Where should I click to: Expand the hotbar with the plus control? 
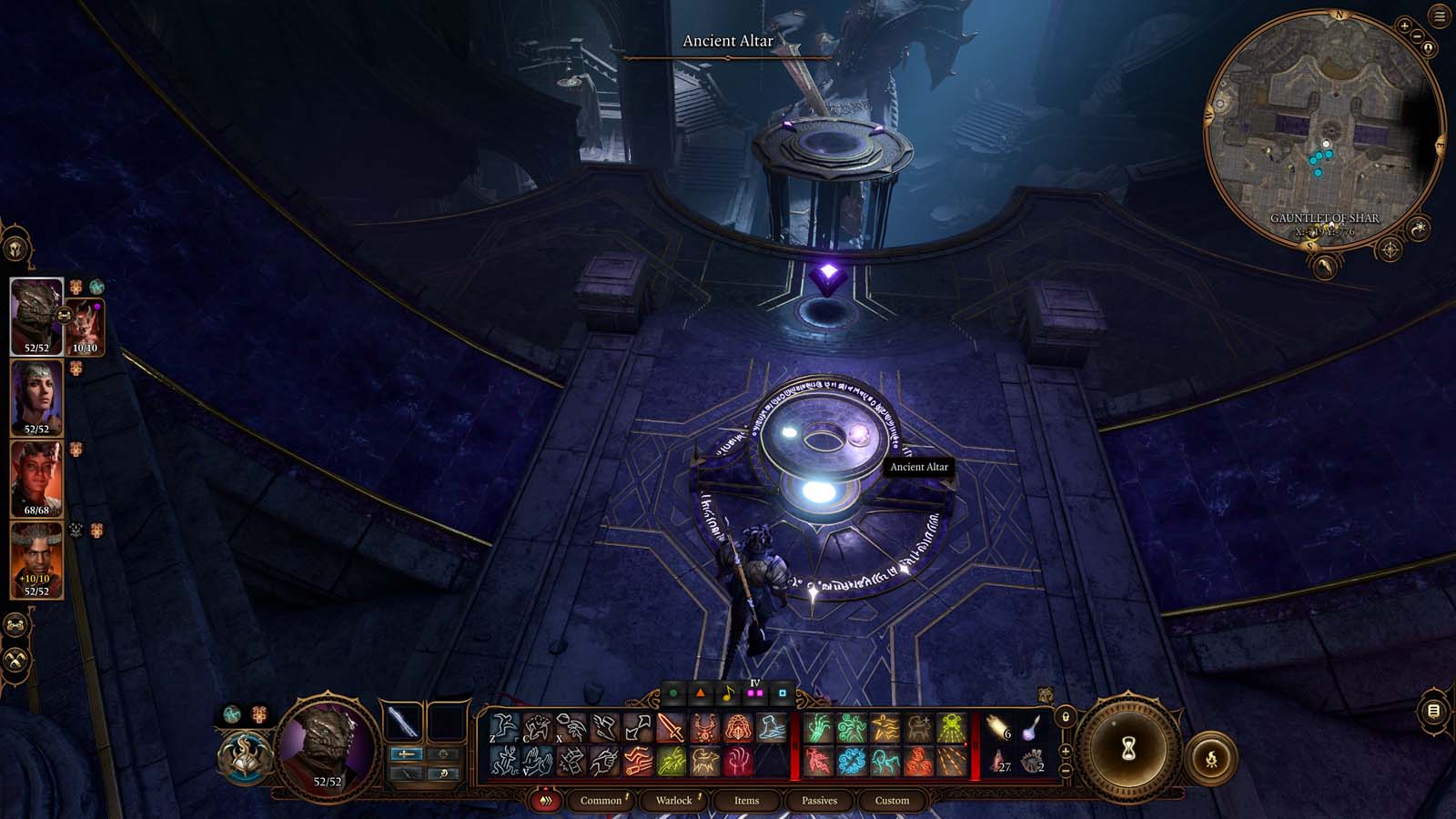1066,752
